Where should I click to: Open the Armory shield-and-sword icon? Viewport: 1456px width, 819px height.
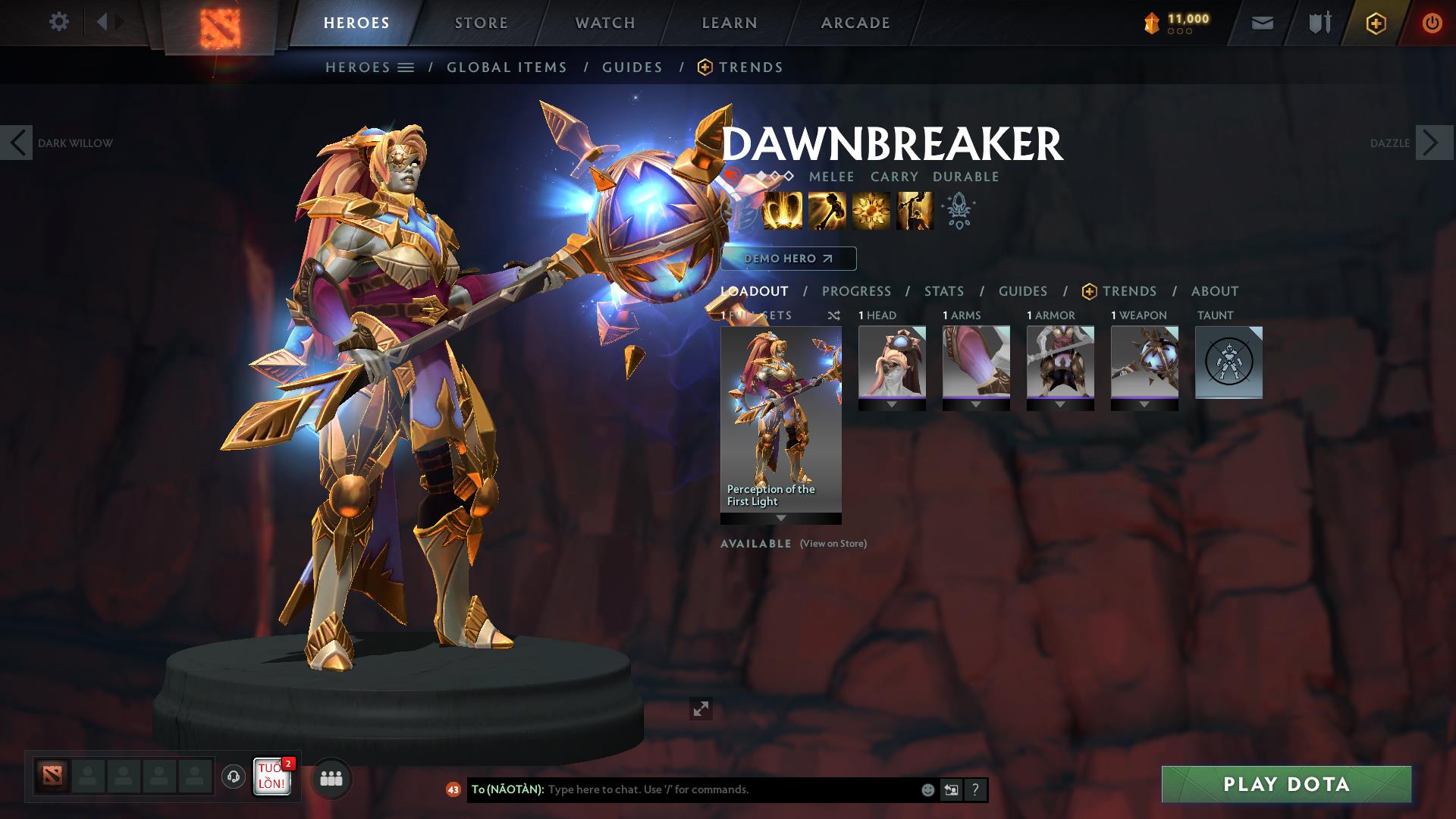point(1318,22)
